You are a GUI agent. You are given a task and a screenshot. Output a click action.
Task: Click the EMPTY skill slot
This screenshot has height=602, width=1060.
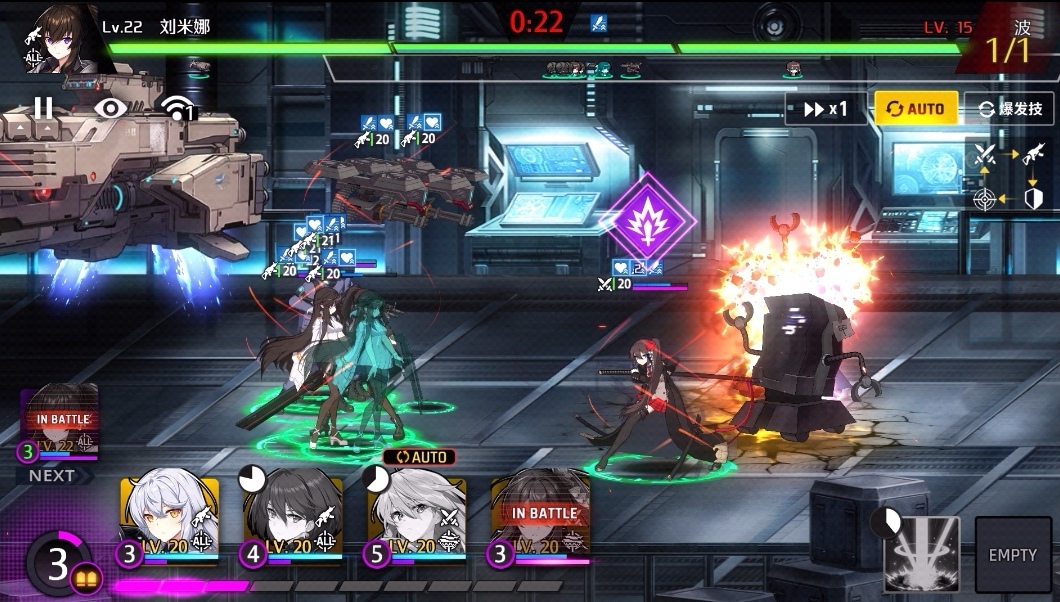(x=1012, y=554)
